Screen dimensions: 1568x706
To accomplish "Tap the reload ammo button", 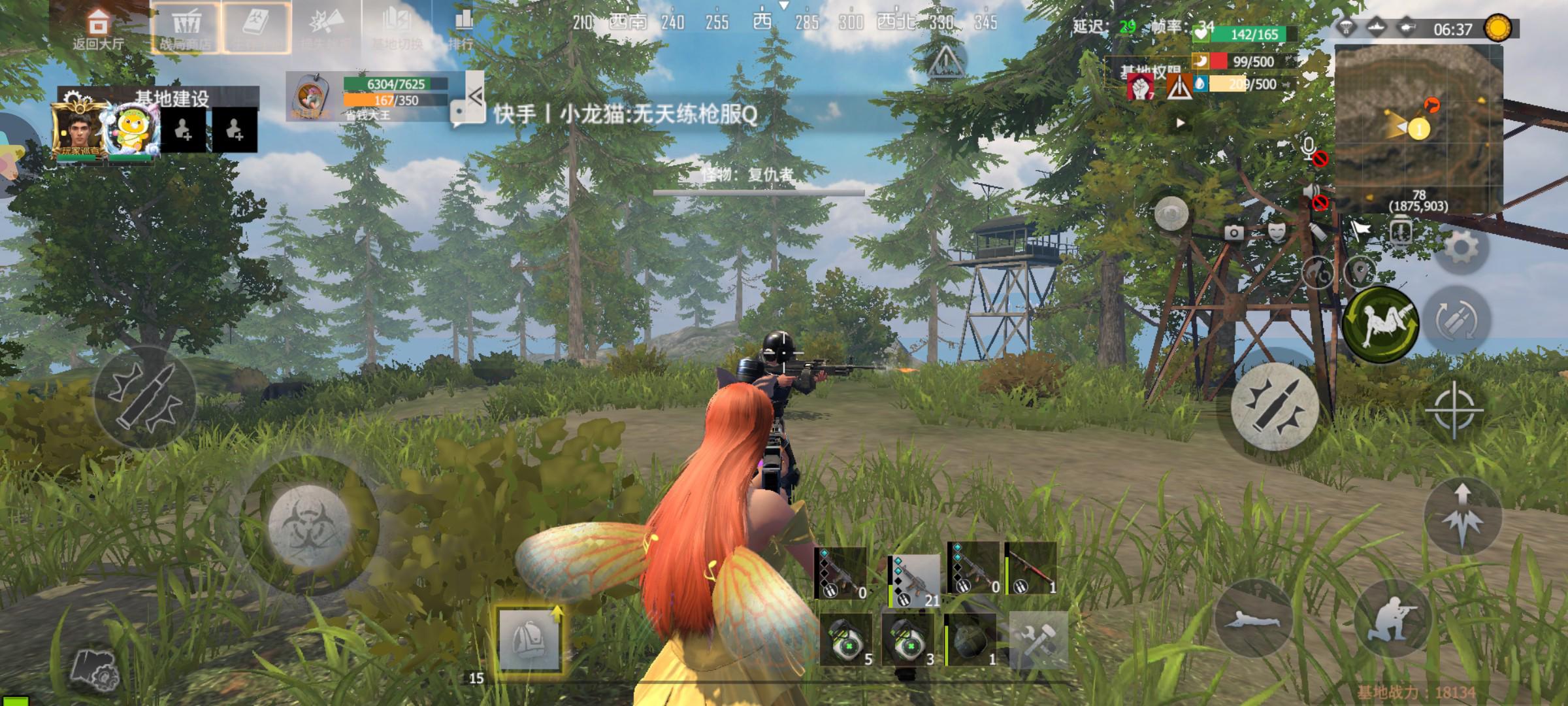I will (x=1456, y=320).
